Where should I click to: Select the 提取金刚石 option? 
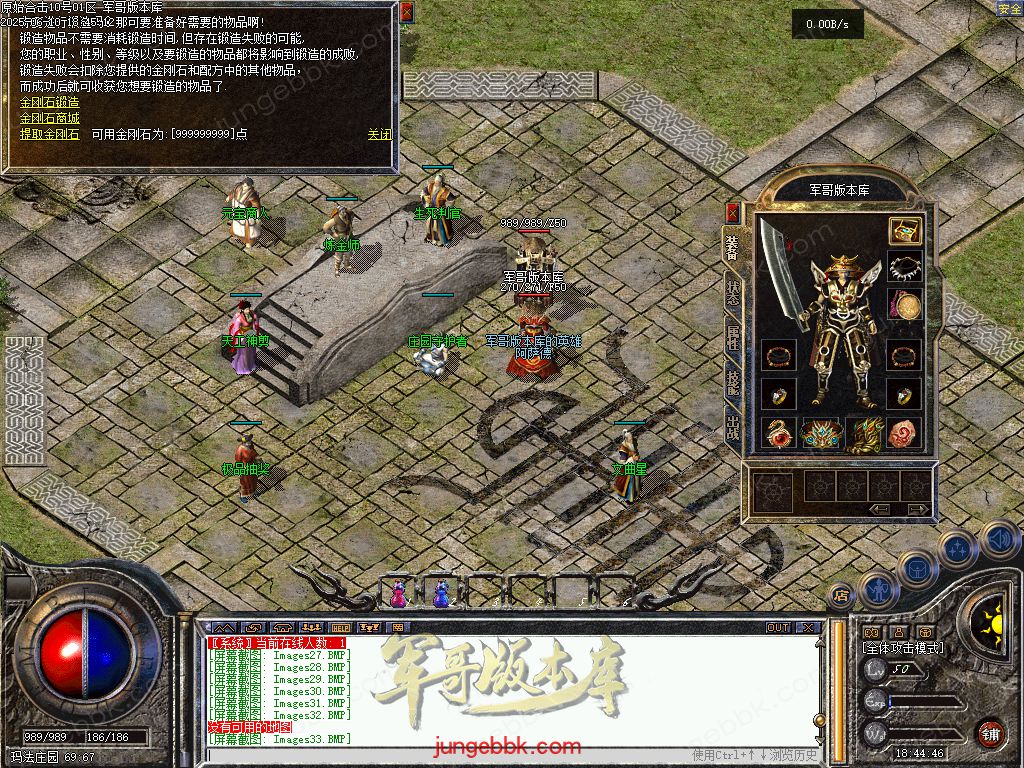tap(49, 134)
